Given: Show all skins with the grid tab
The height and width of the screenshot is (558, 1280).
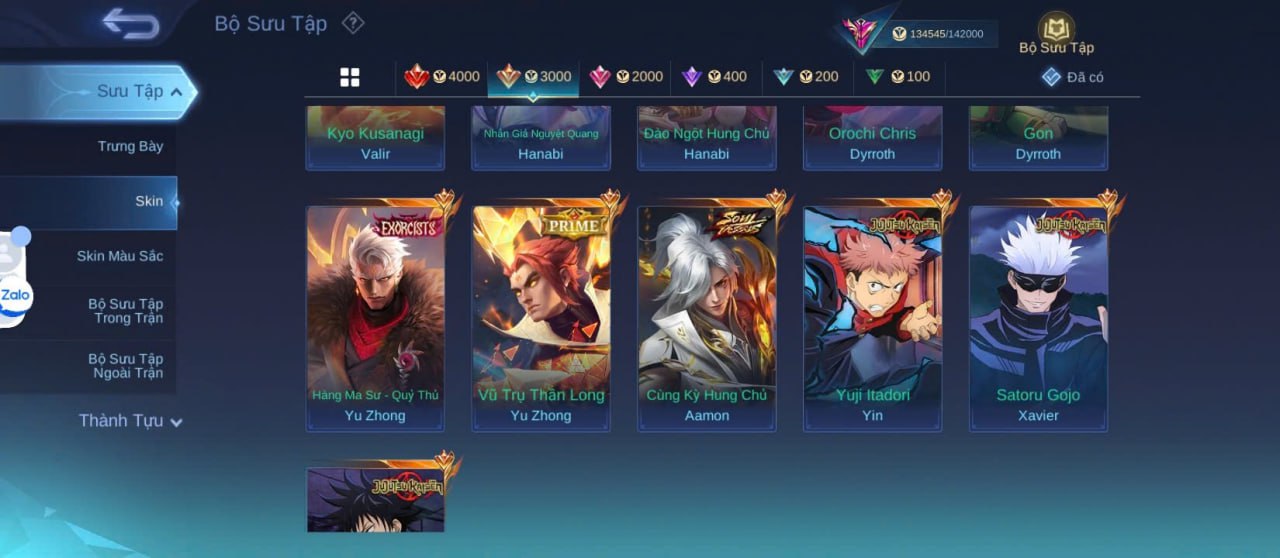Looking at the screenshot, I should click(350, 77).
